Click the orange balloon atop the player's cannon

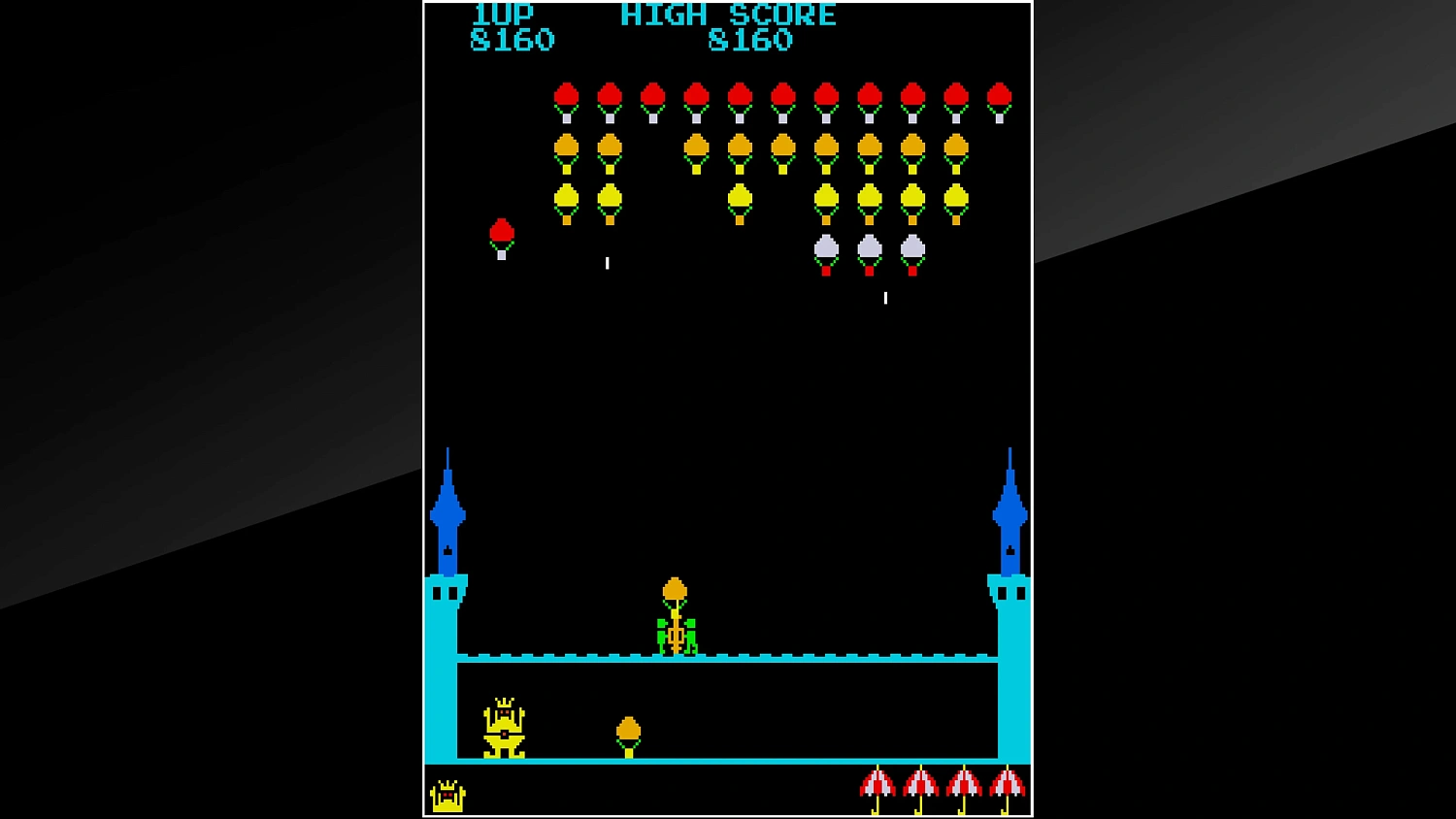coord(675,588)
